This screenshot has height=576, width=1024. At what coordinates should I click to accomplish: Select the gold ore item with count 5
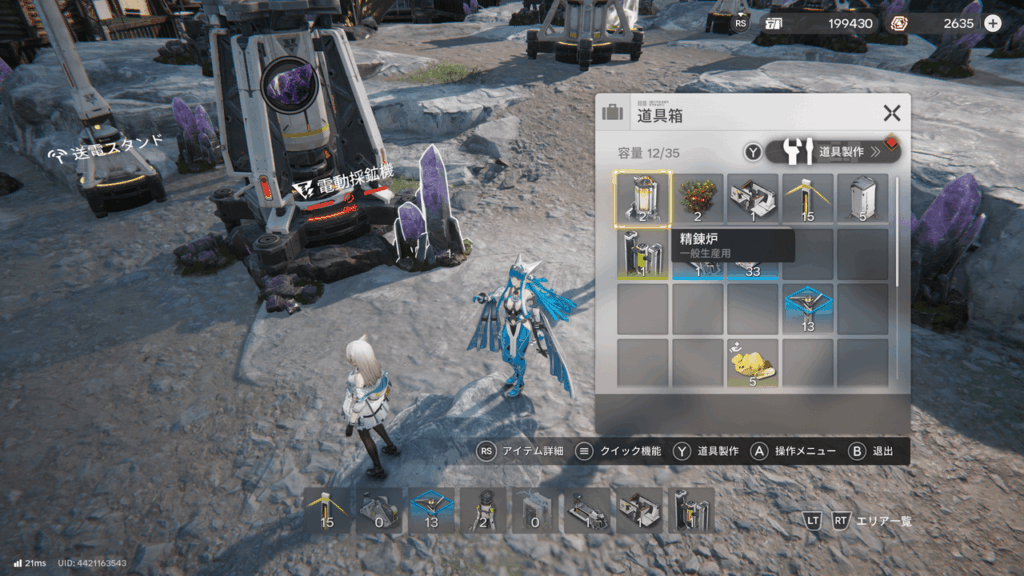[x=752, y=363]
